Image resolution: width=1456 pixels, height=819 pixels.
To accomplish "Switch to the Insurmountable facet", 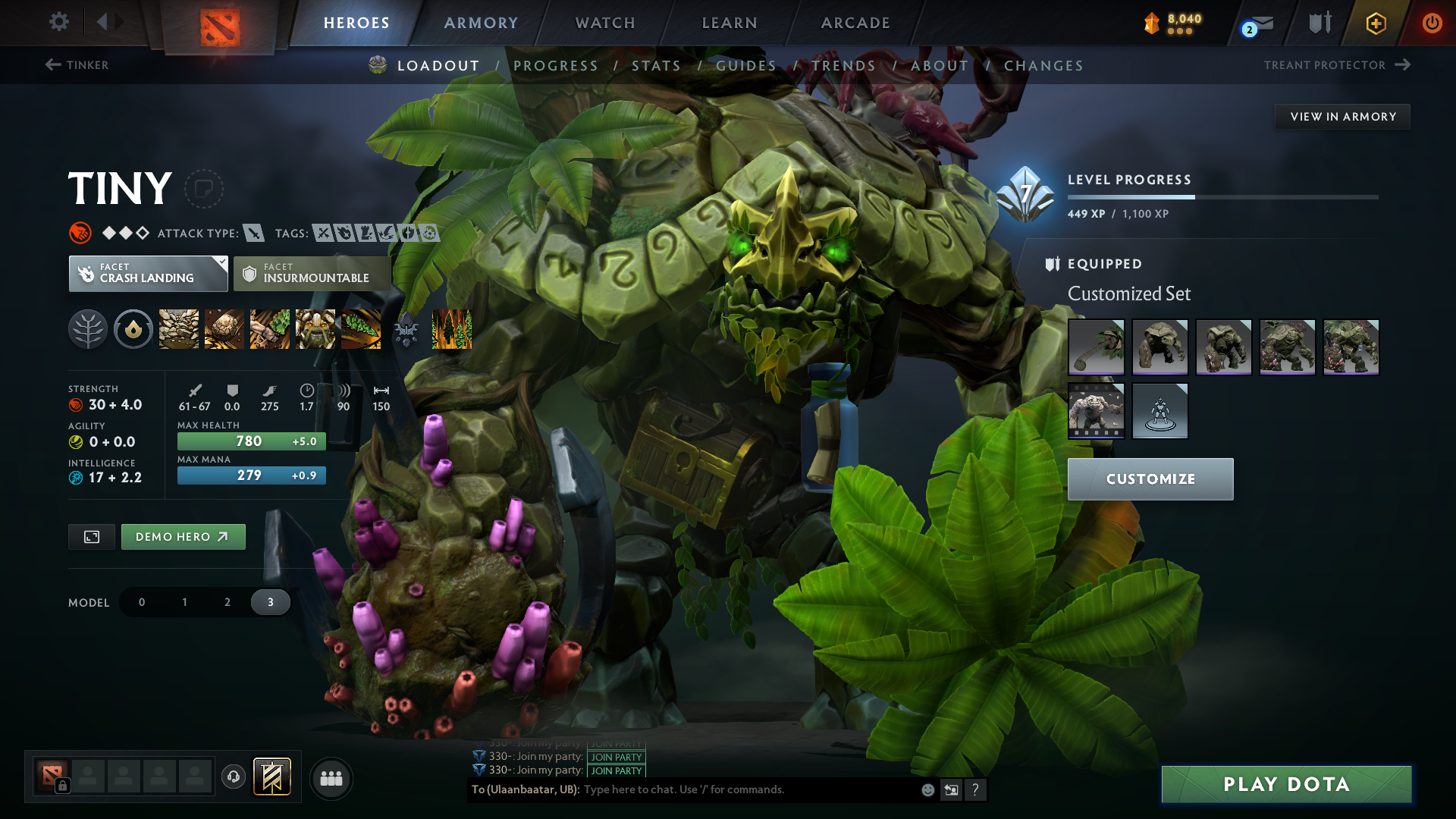I will [x=311, y=273].
